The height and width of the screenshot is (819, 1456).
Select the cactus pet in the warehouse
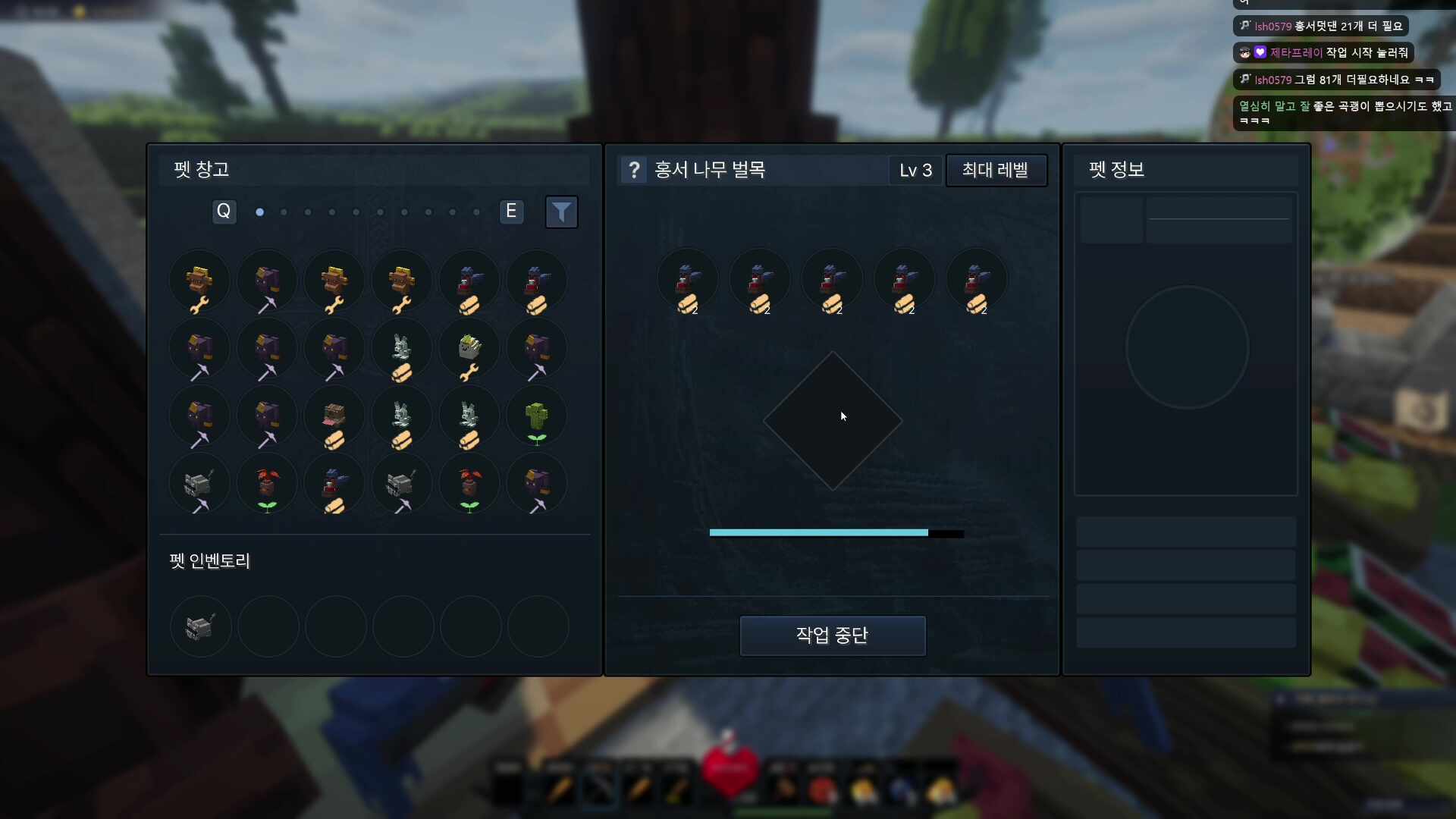click(x=537, y=416)
